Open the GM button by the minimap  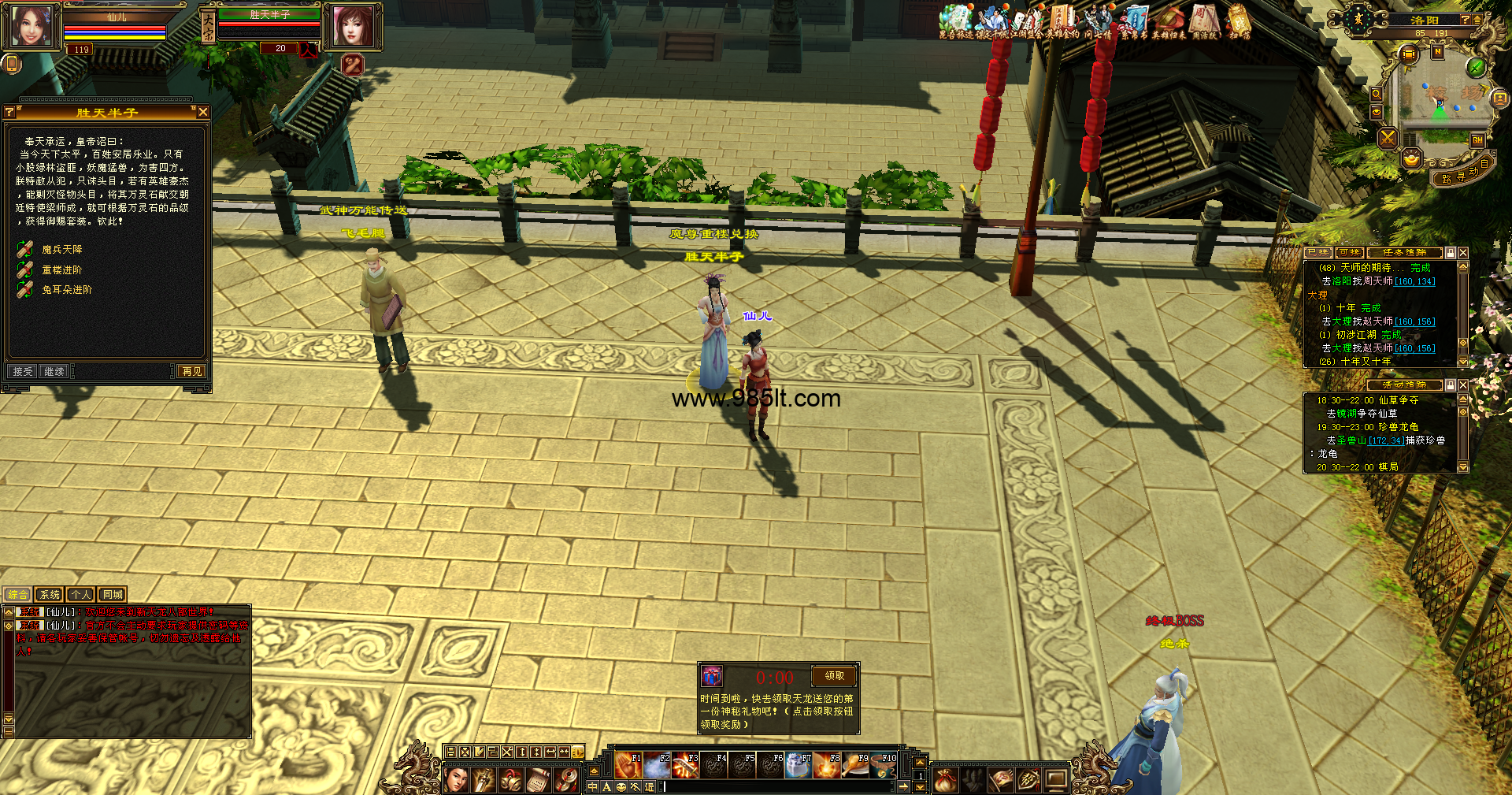pos(1477,140)
